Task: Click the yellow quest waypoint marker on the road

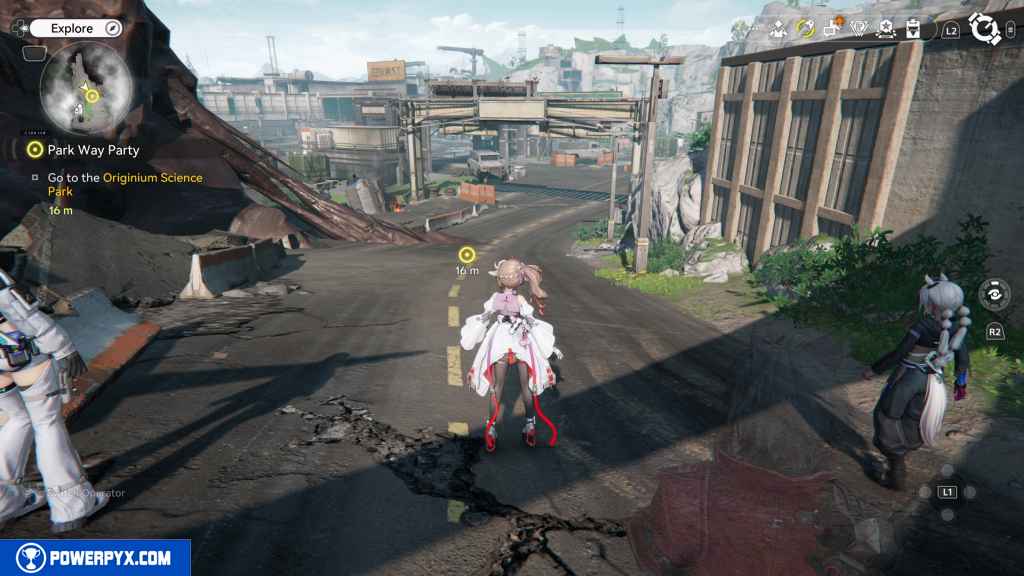Action: [467, 255]
